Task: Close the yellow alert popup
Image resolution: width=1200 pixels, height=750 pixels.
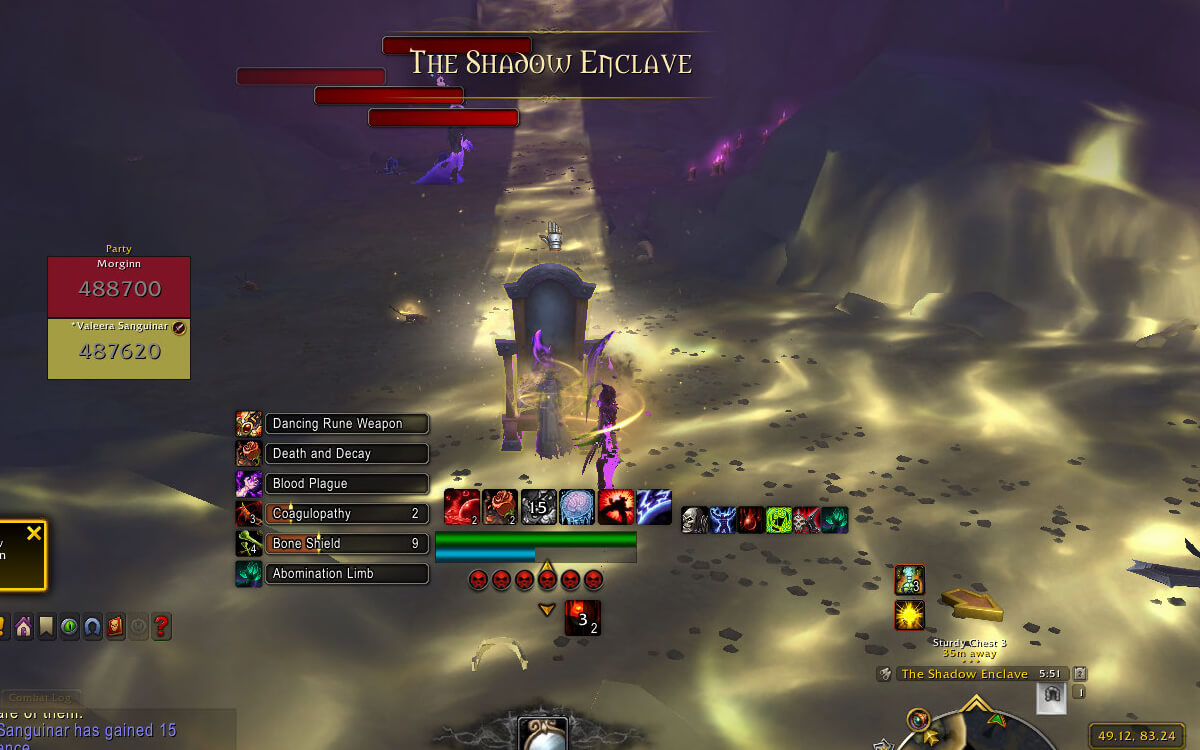Action: tap(33, 534)
